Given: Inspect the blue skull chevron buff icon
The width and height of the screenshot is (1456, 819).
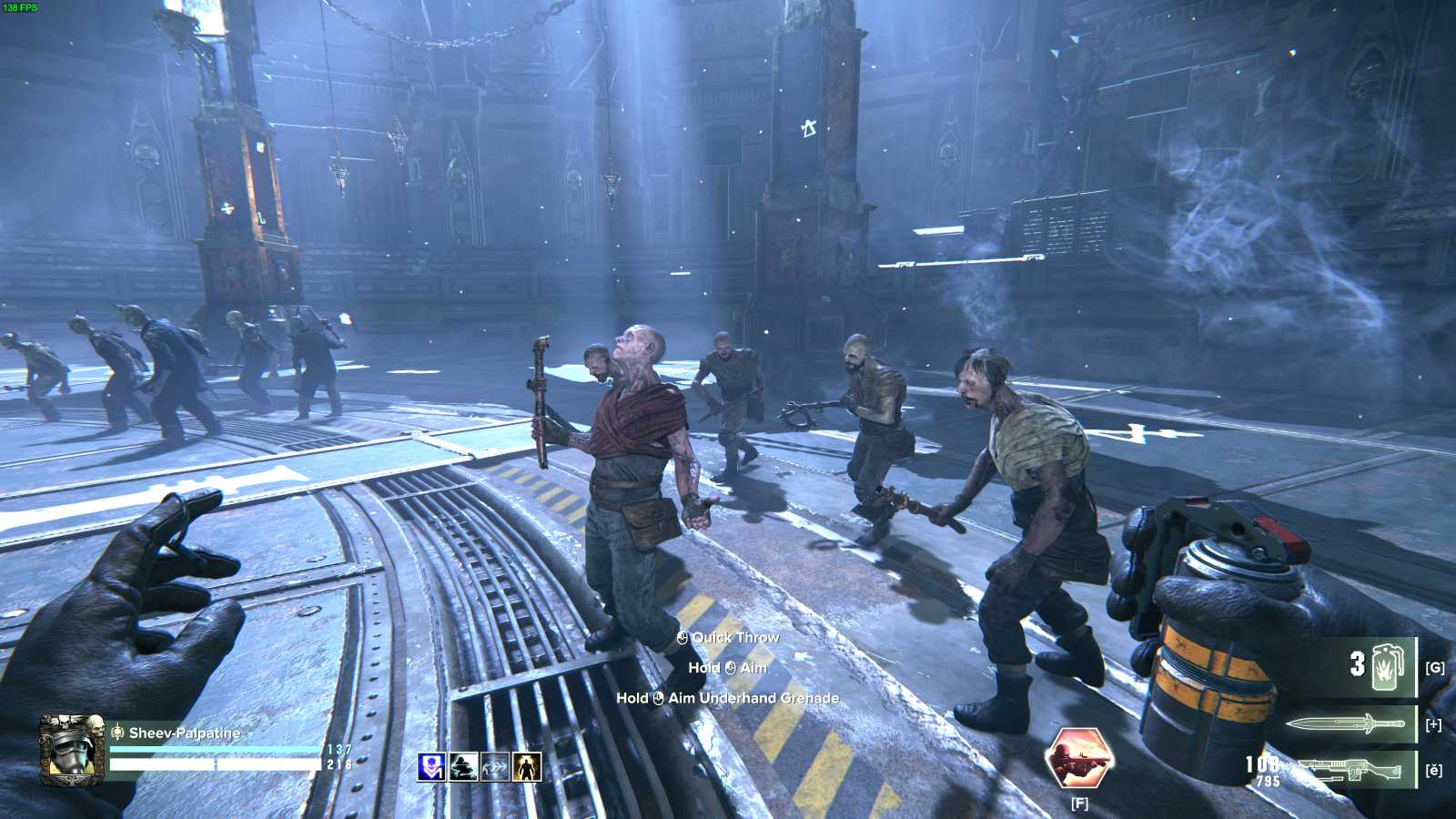Looking at the screenshot, I should (x=431, y=767).
